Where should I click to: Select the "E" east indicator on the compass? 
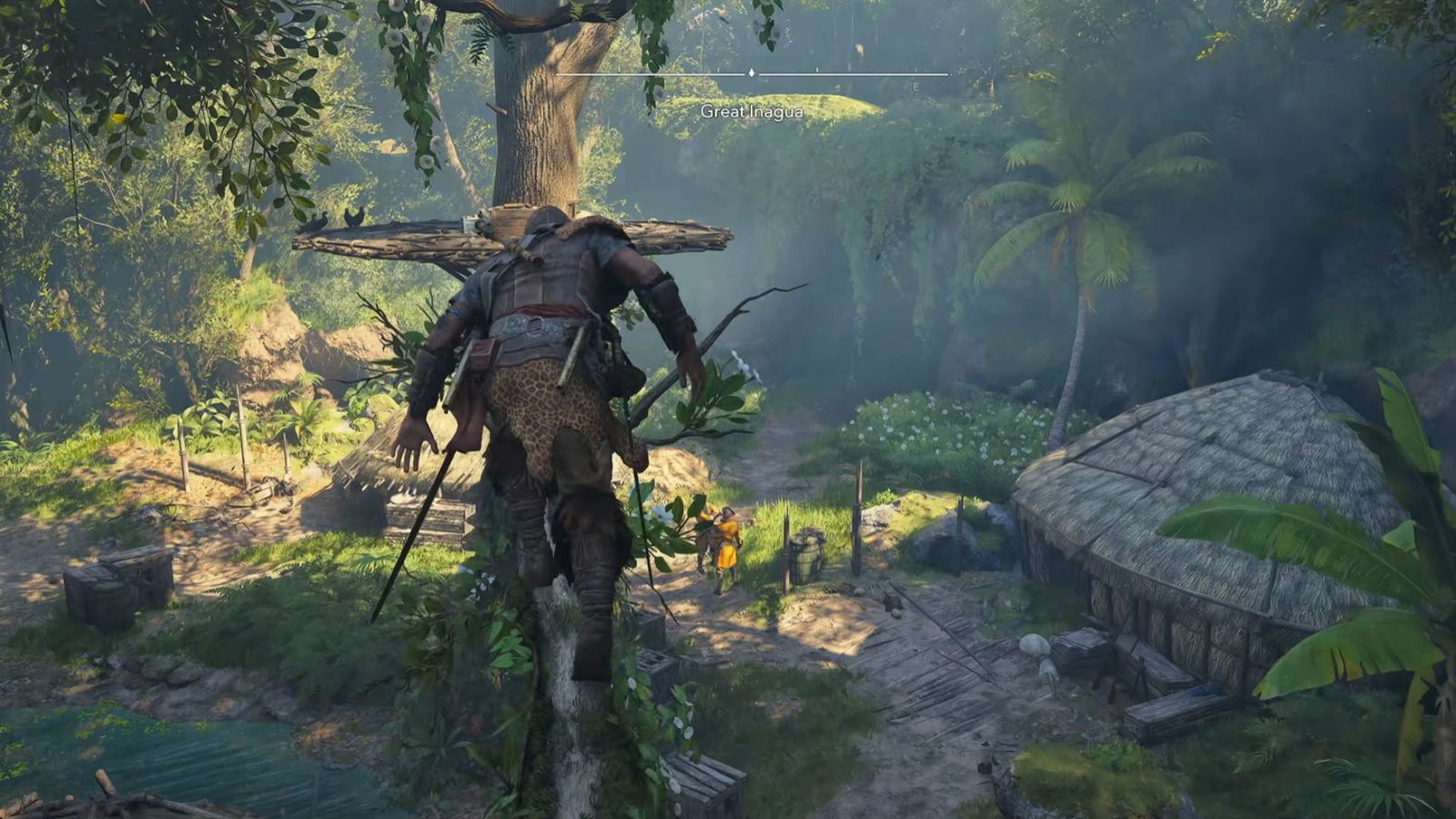[x=915, y=86]
